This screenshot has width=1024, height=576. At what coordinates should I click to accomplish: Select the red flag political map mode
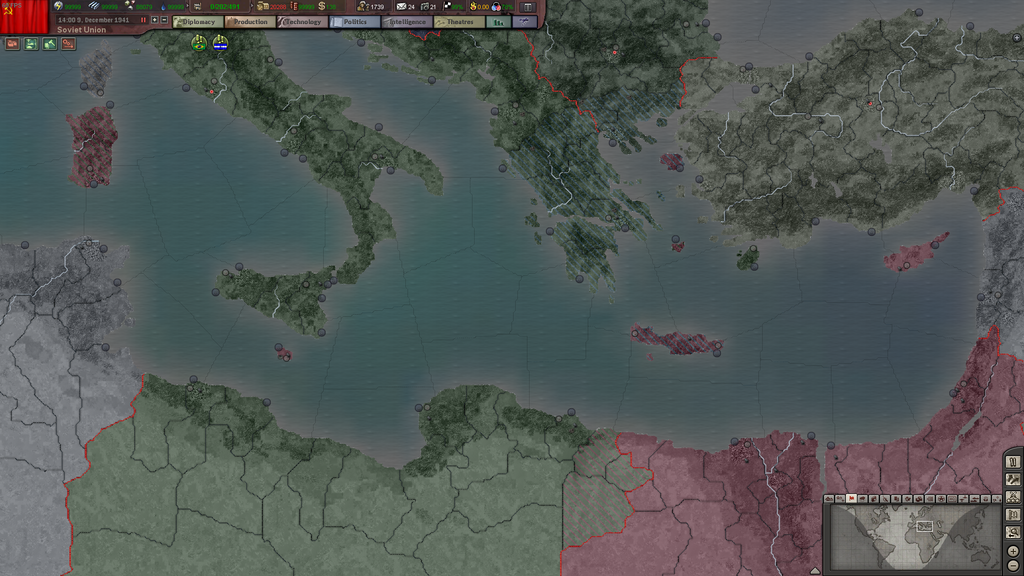point(851,498)
